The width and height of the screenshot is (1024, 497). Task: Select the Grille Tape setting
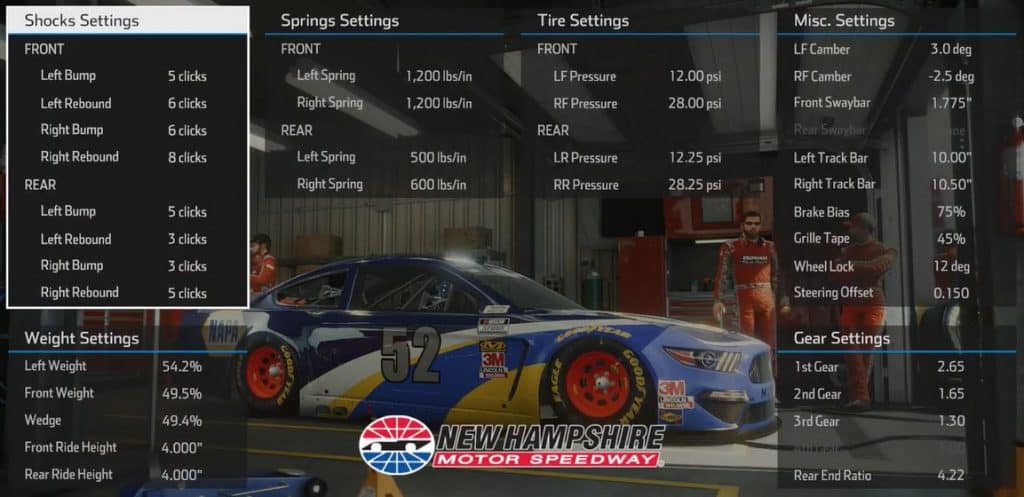coord(882,239)
